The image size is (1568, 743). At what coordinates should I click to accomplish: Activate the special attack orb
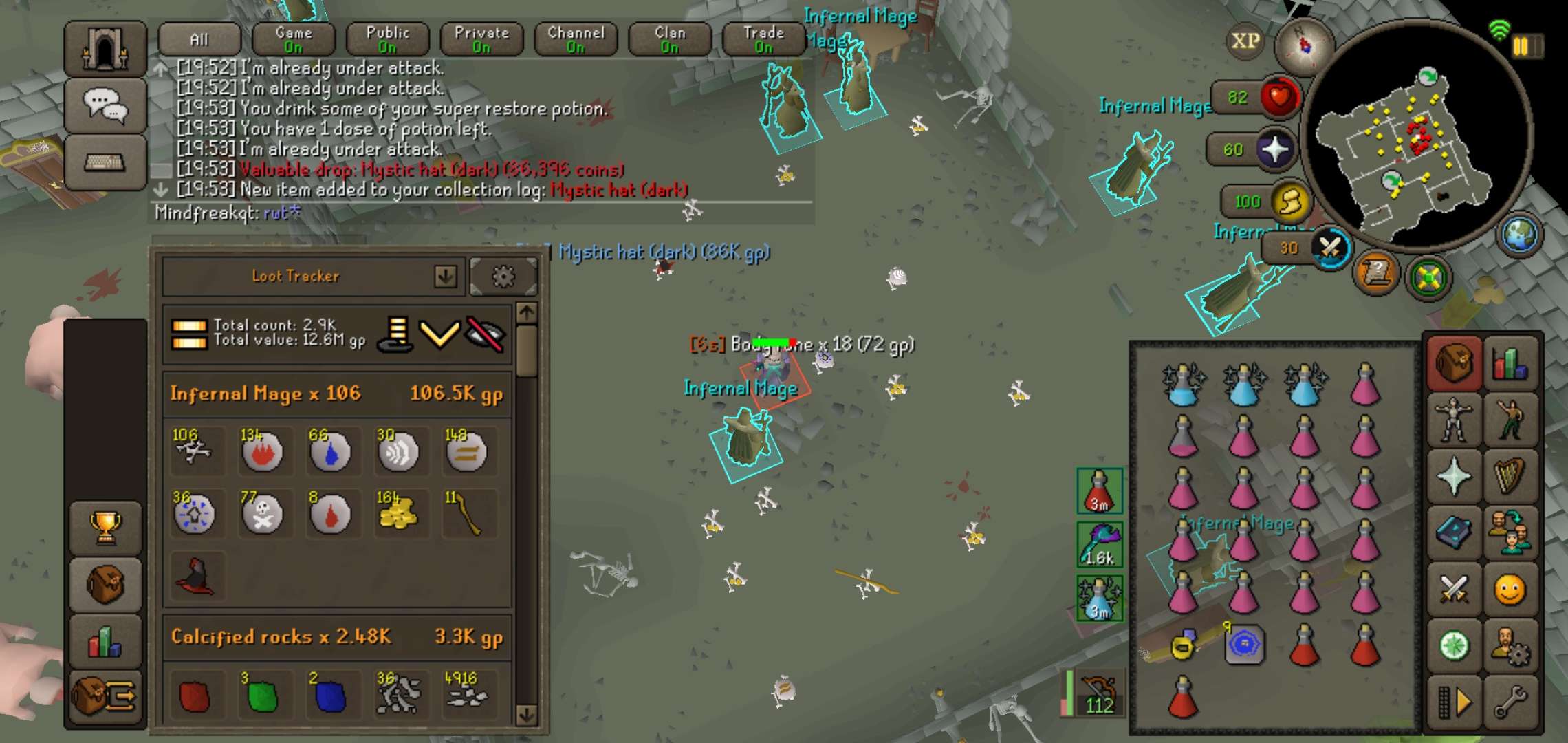[1330, 248]
